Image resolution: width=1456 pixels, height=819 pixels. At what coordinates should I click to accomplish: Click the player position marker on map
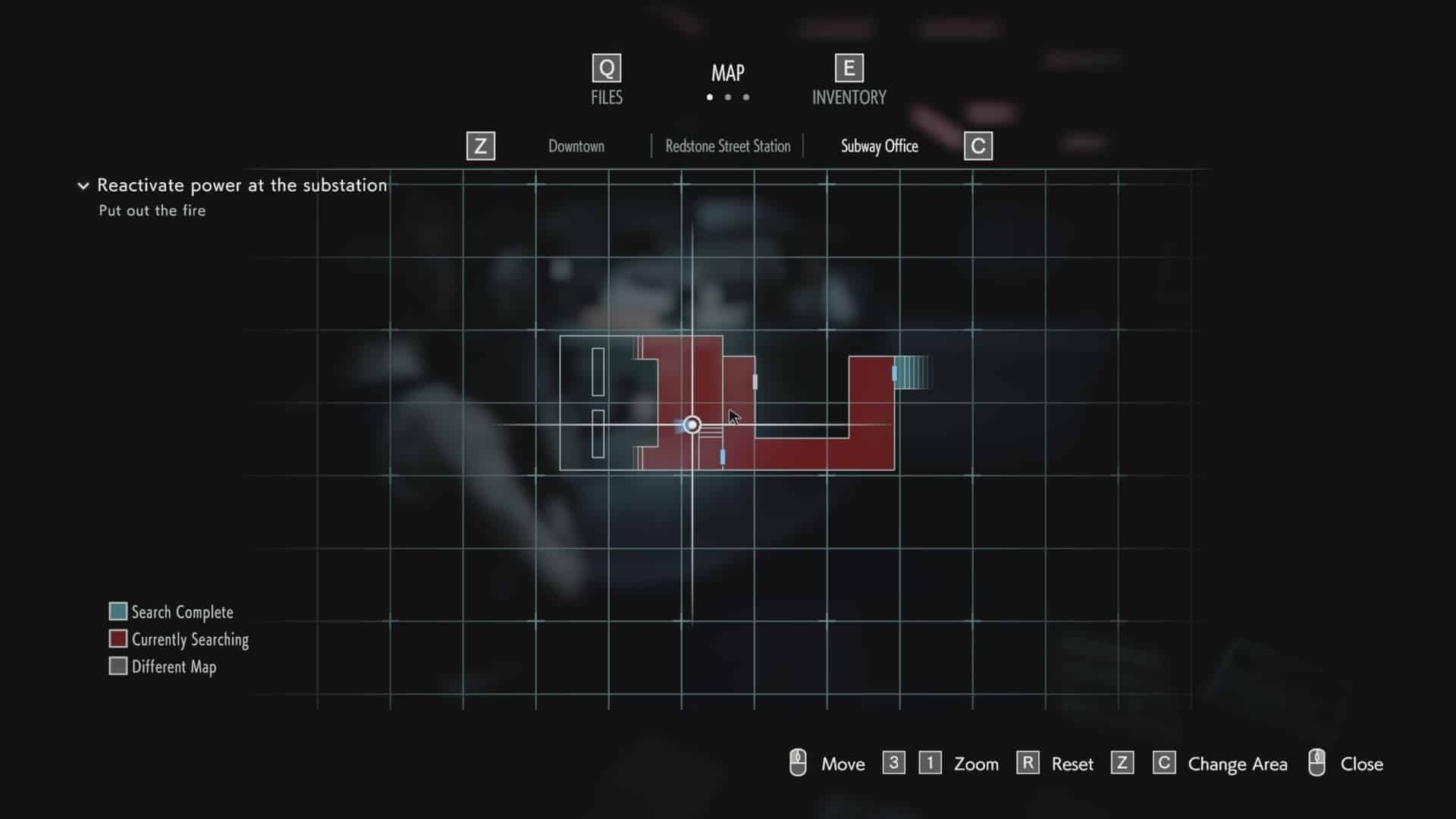pos(692,425)
